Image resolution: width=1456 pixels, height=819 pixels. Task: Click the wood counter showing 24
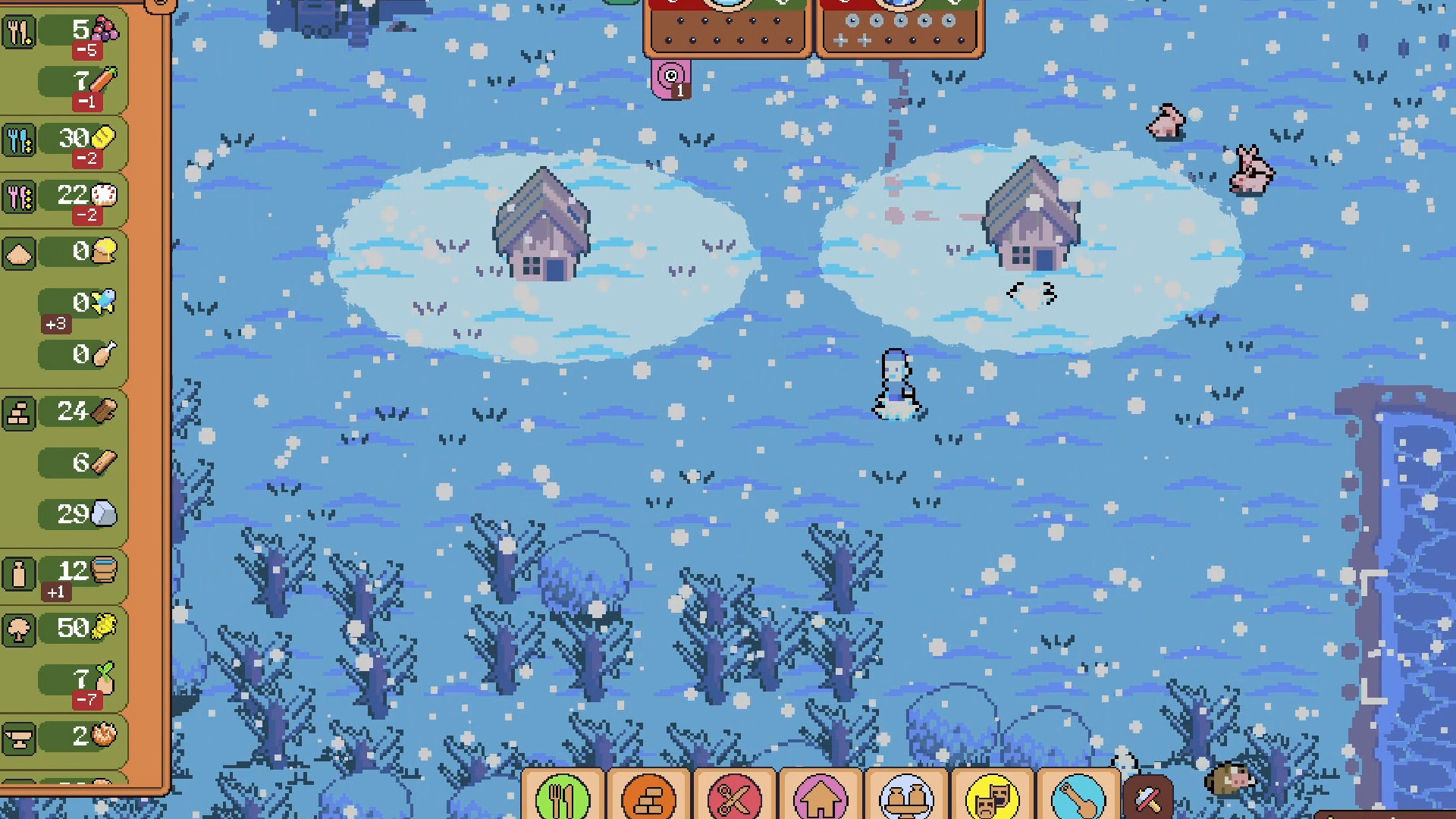pyautogui.click(x=72, y=412)
